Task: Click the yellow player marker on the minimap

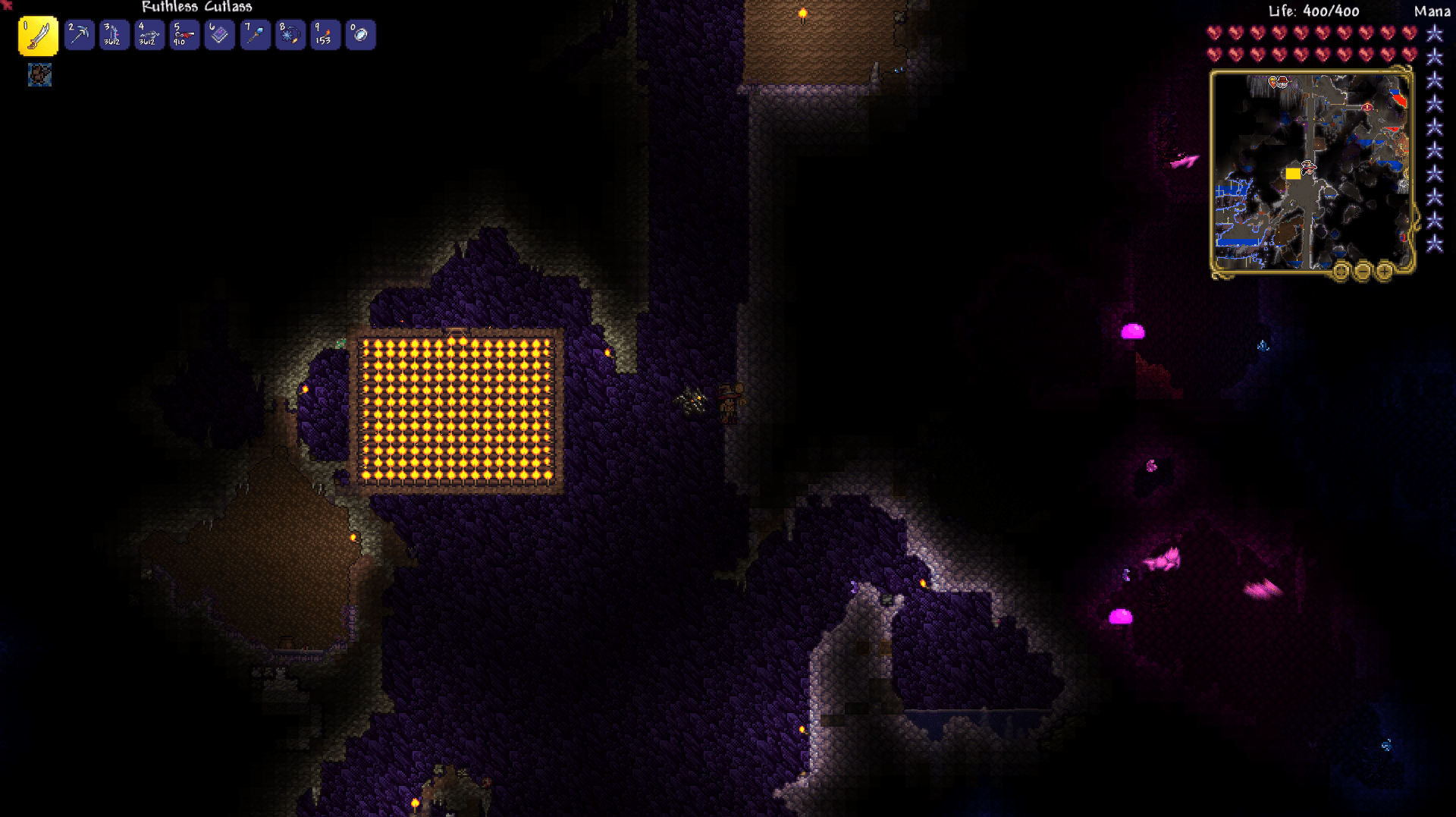Action: click(x=1293, y=174)
